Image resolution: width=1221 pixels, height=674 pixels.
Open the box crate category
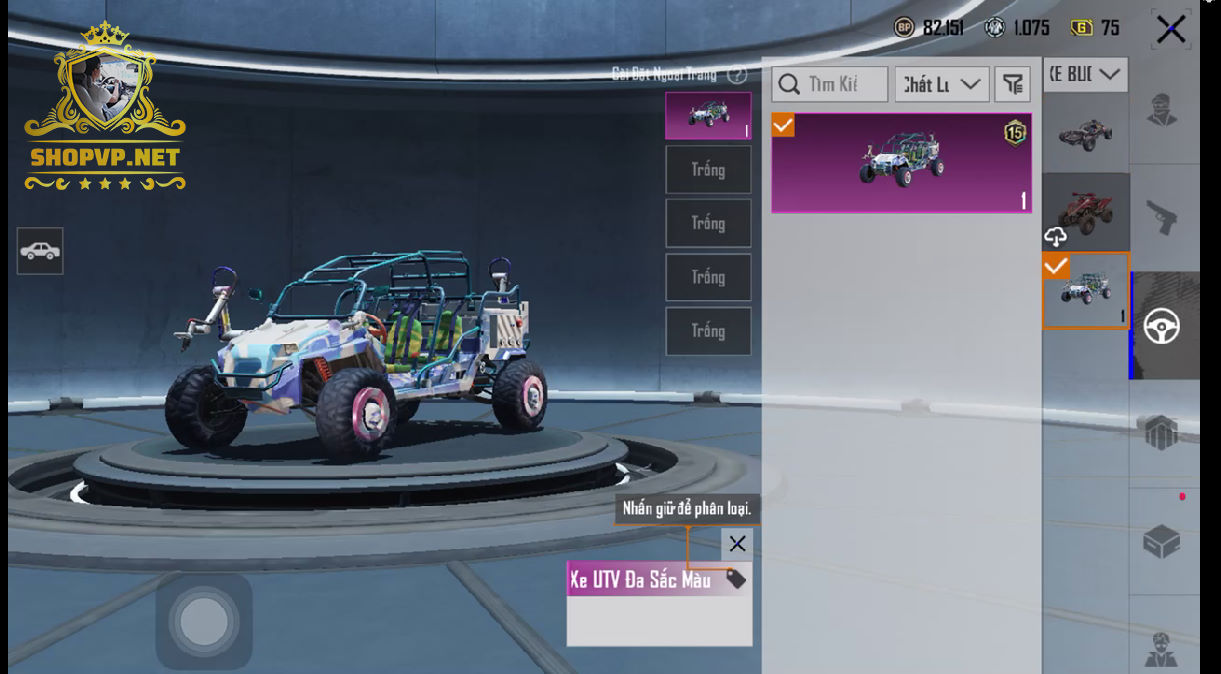1162,542
